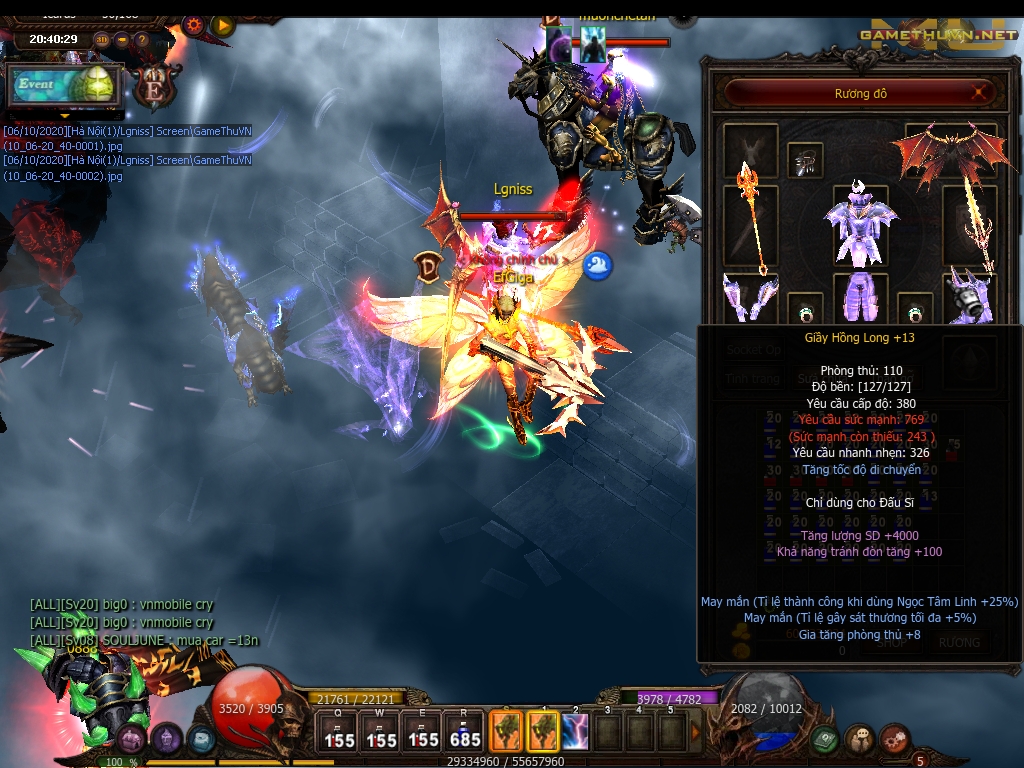This screenshot has height=768, width=1024.
Task: Toggle the 3D camera button
Action: (x=102, y=40)
